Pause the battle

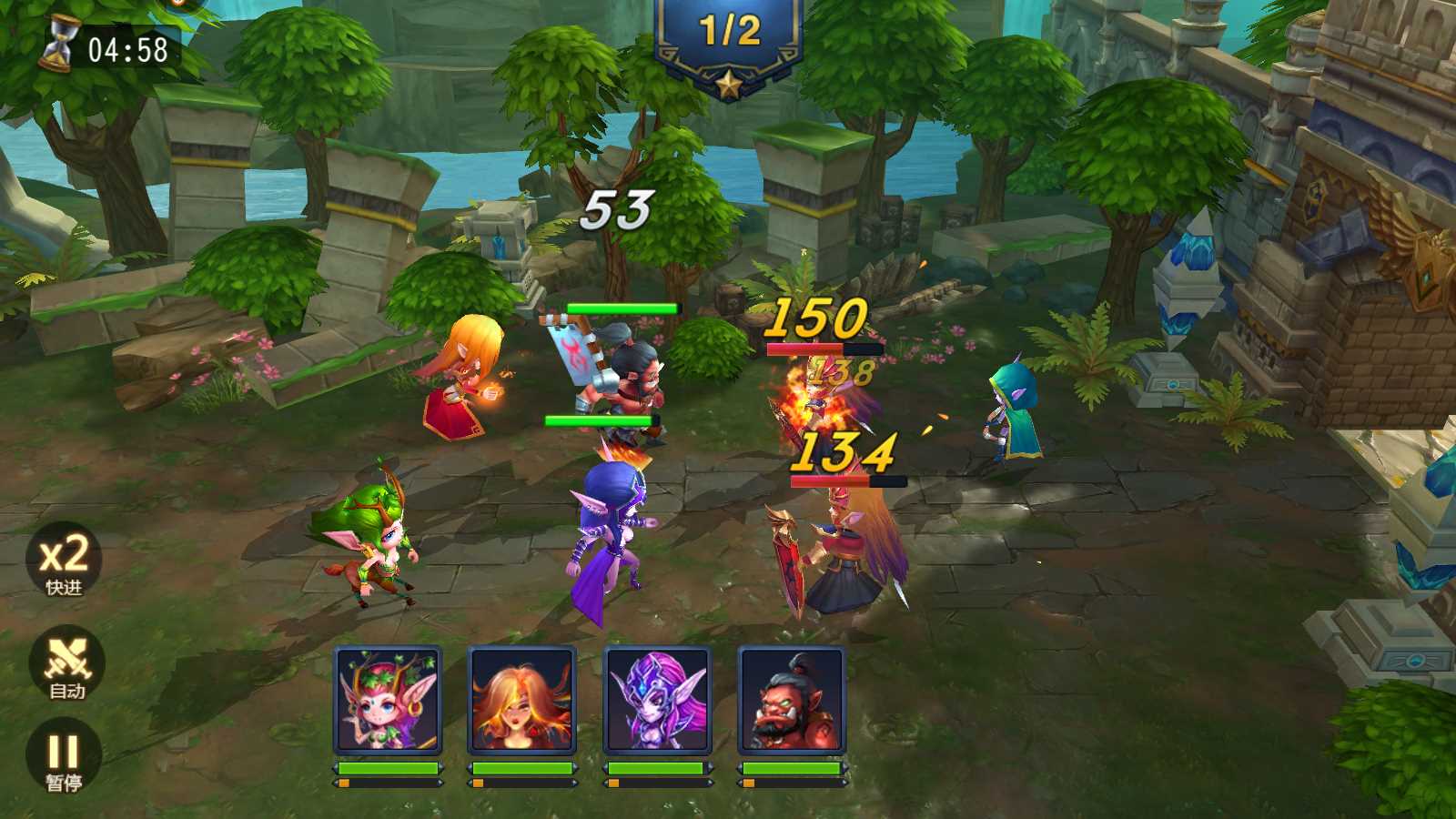[64, 757]
